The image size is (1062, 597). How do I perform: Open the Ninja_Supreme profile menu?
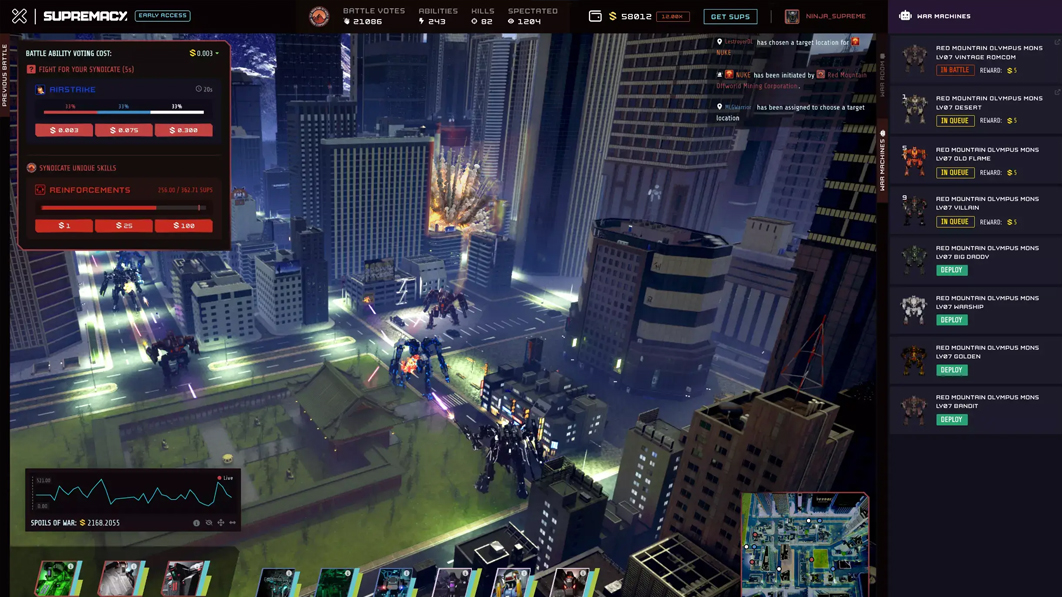(x=826, y=17)
